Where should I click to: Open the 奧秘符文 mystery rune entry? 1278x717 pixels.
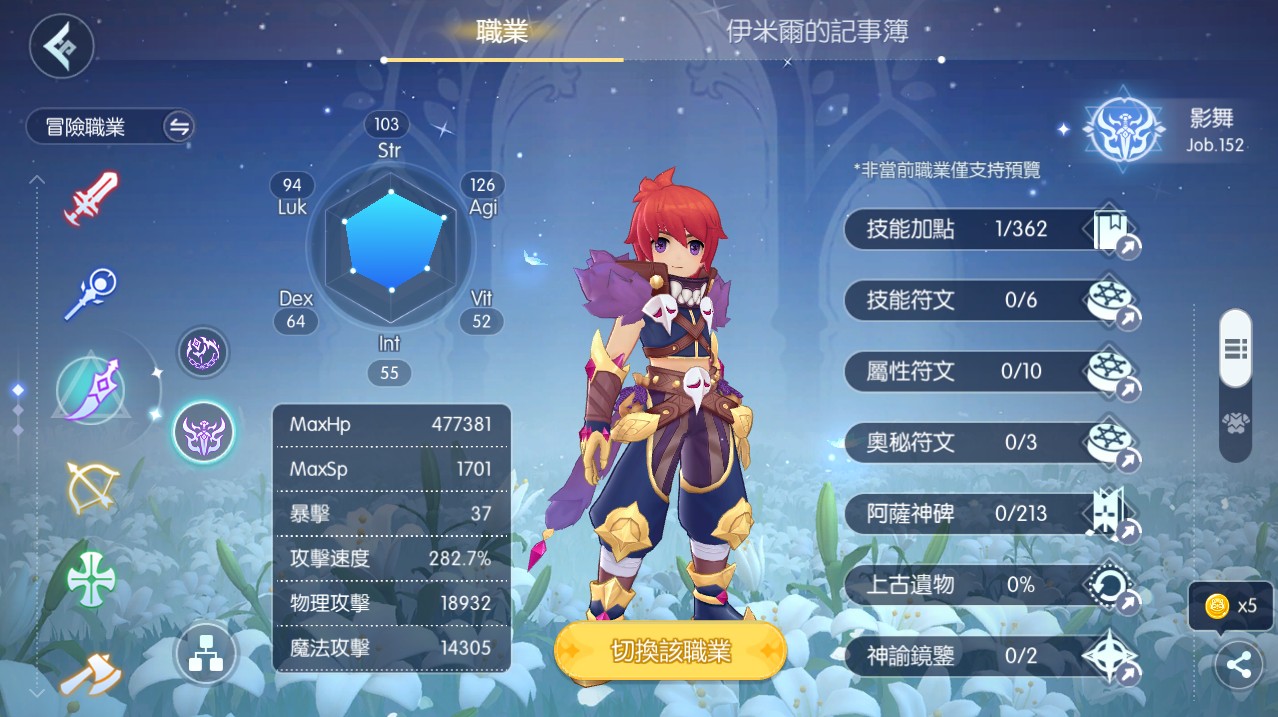(990, 442)
